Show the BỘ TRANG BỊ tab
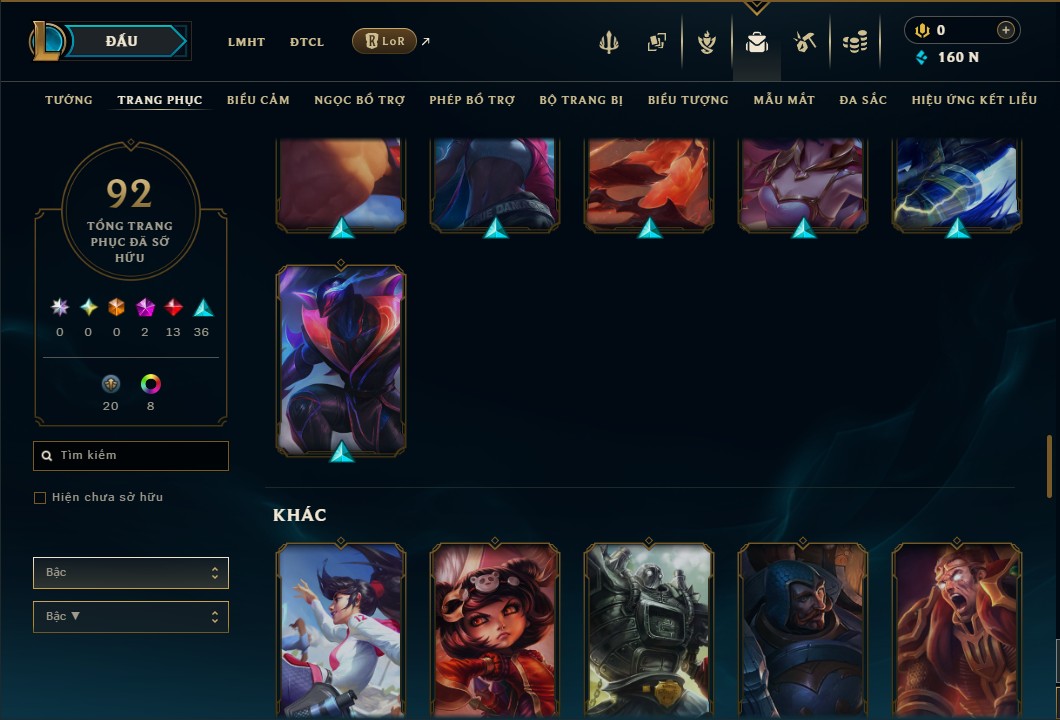Viewport: 1060px width, 720px height. pyautogui.click(x=581, y=100)
